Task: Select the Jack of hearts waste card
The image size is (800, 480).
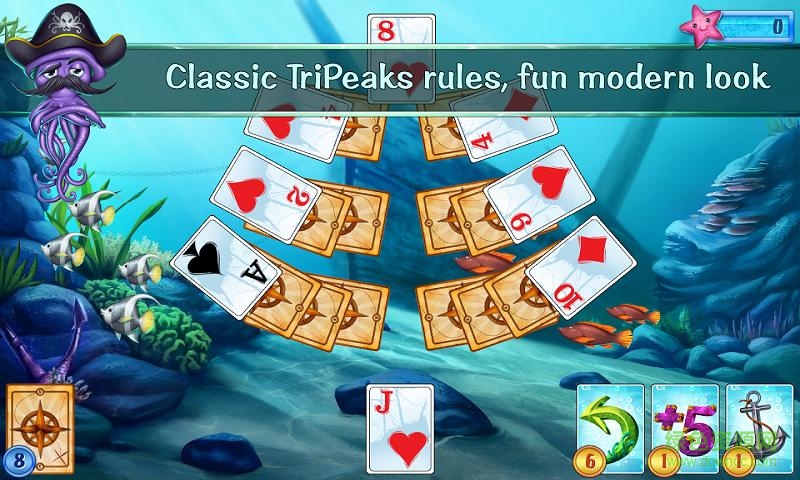Action: click(400, 428)
